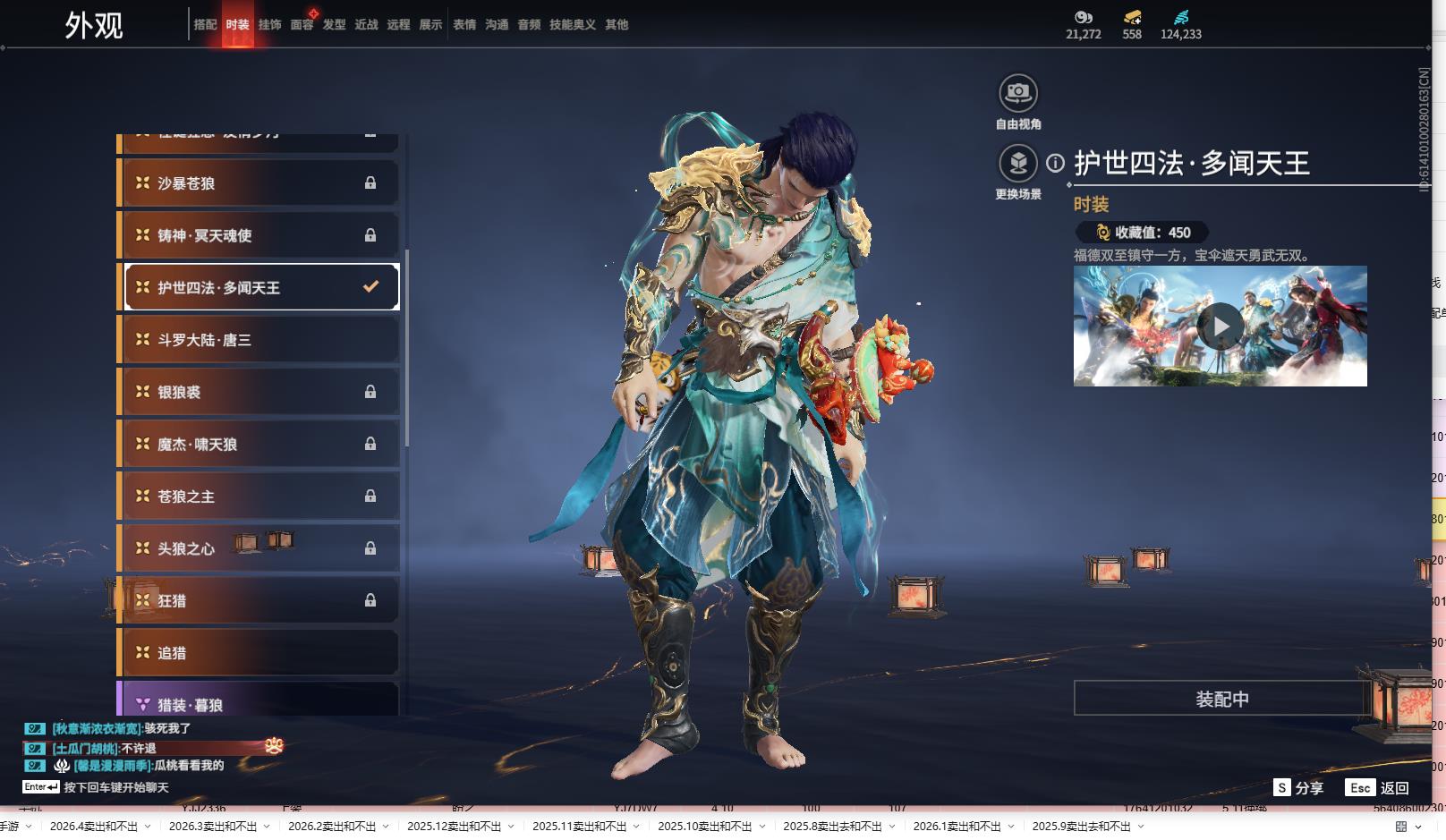Click the 更换场景 change scene icon
Viewport: 1446px width, 840px height.
click(1018, 164)
